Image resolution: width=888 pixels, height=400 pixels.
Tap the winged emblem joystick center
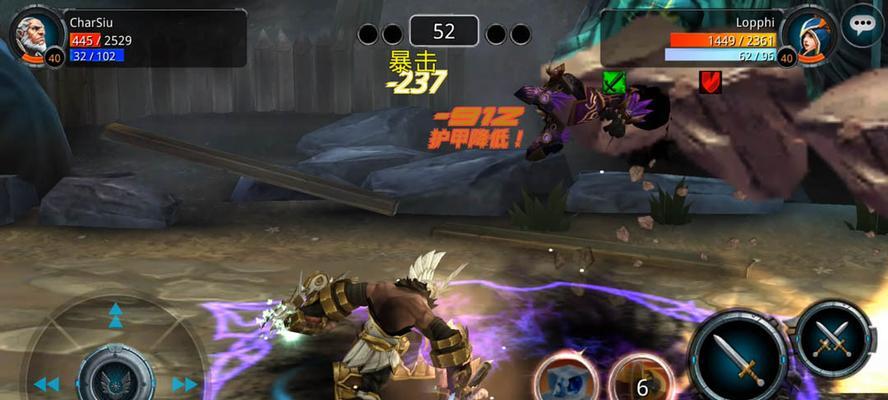click(x=116, y=380)
